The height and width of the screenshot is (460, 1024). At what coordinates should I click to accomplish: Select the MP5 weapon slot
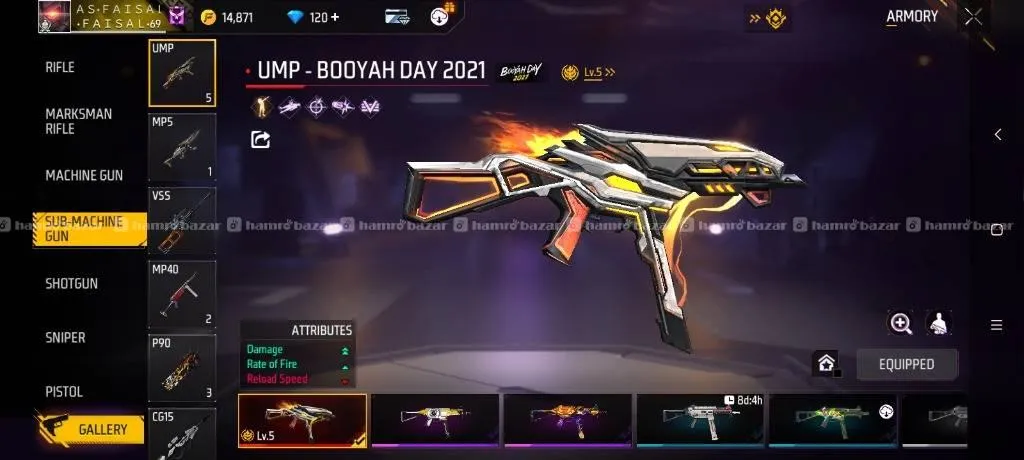click(182, 147)
